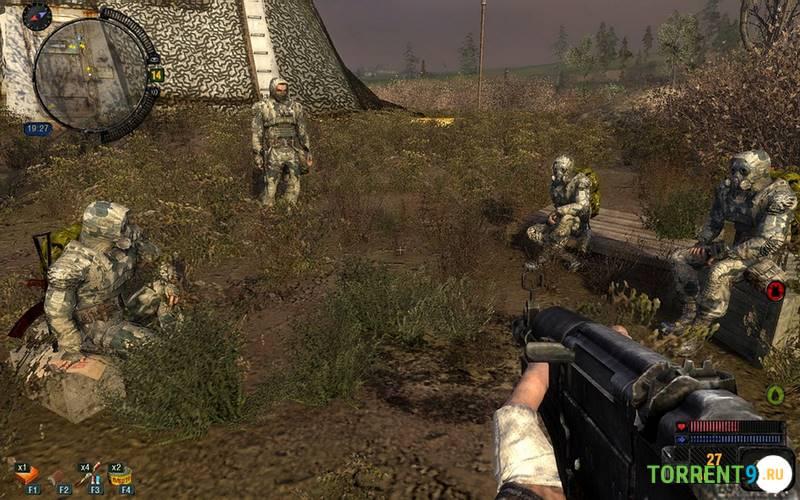
Task: Choose the yellow canned food in slot F4
Action: tap(123, 476)
